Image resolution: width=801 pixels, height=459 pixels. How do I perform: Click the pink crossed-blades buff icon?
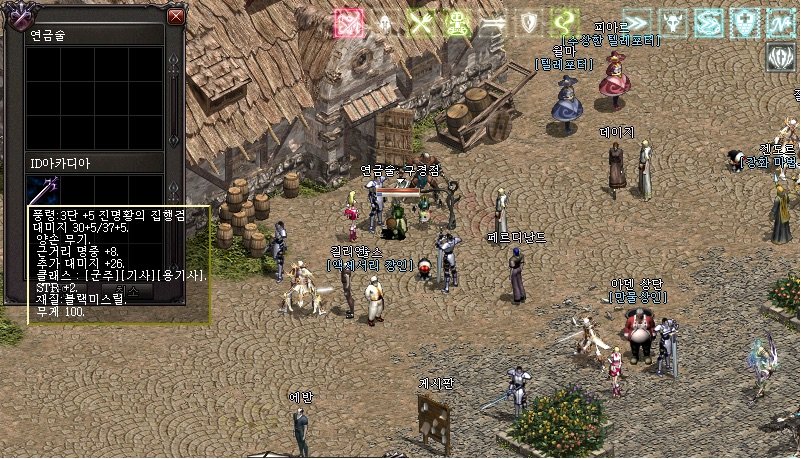point(349,23)
